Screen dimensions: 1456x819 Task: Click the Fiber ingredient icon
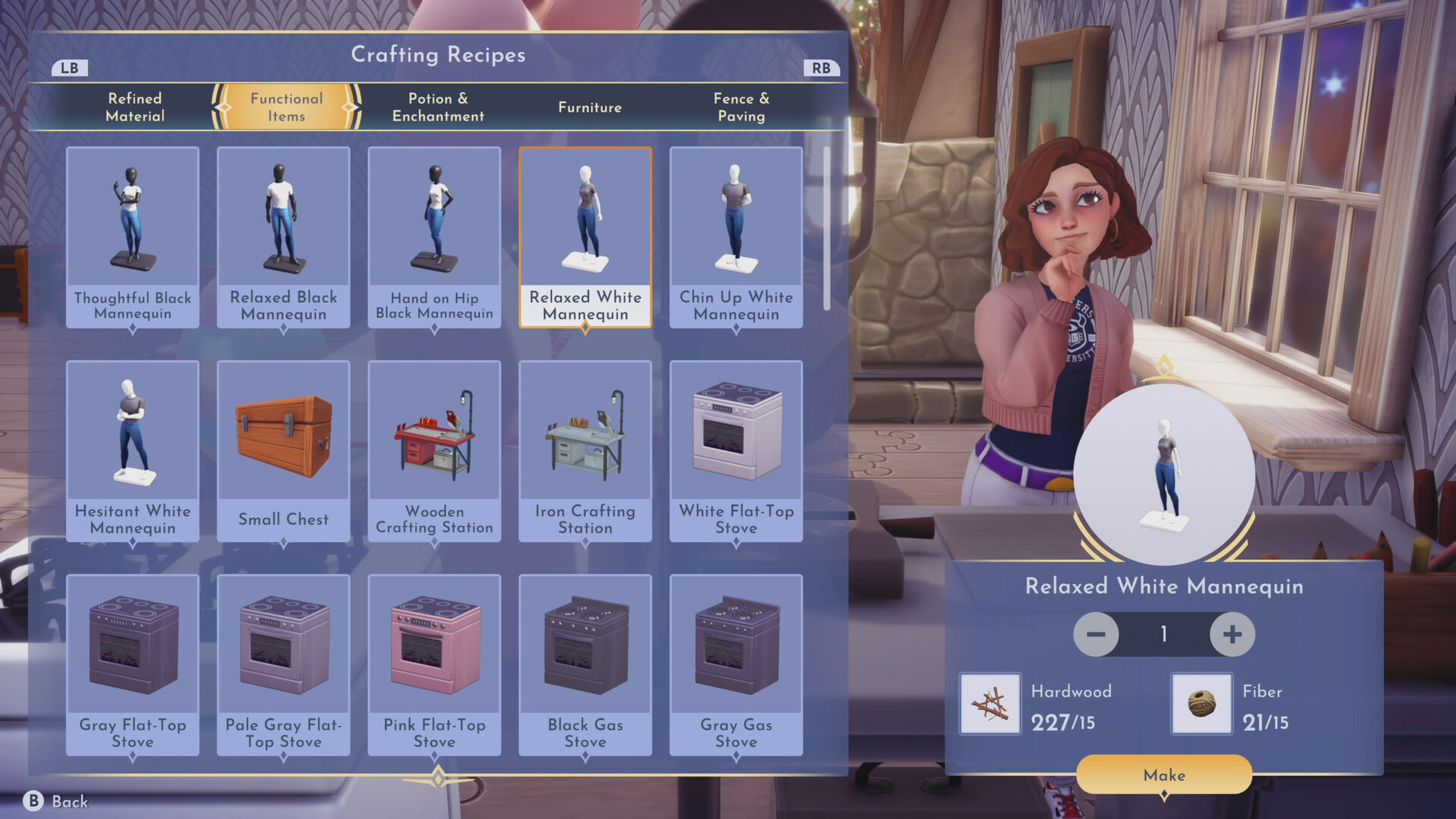1202,704
